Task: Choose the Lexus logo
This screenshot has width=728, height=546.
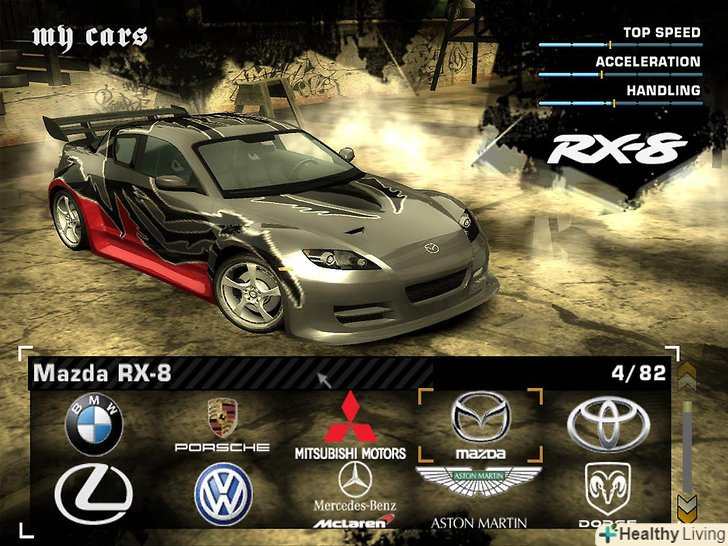Action: tap(94, 495)
